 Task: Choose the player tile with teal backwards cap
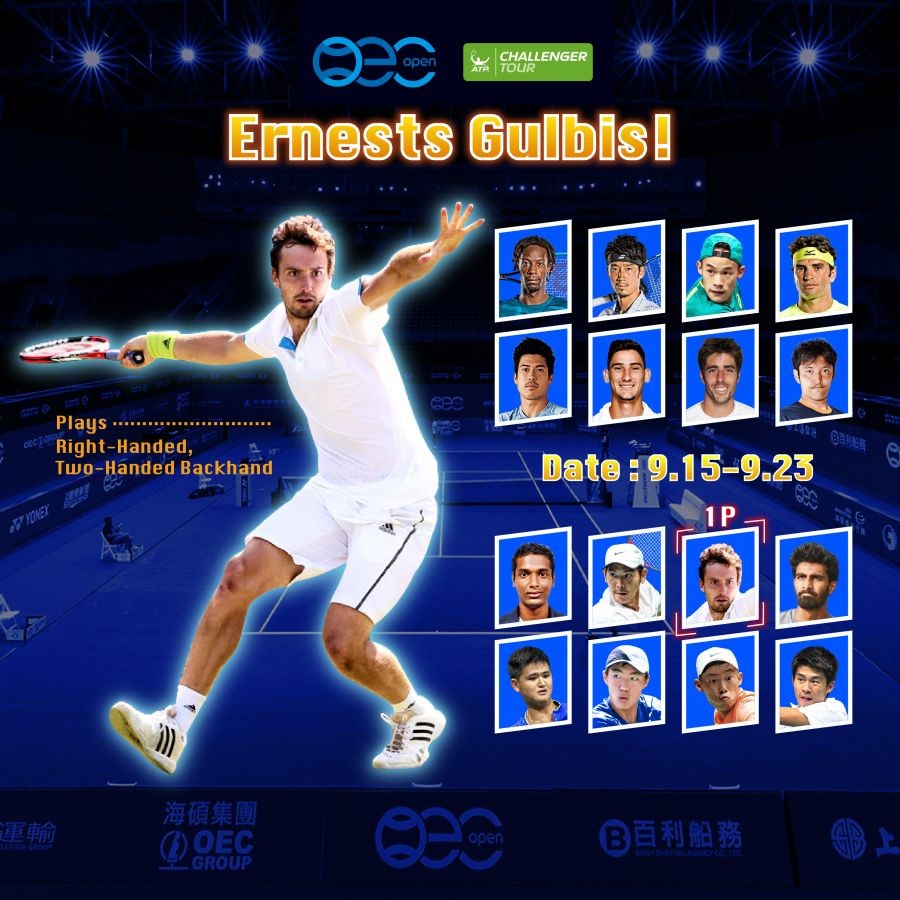coord(720,270)
